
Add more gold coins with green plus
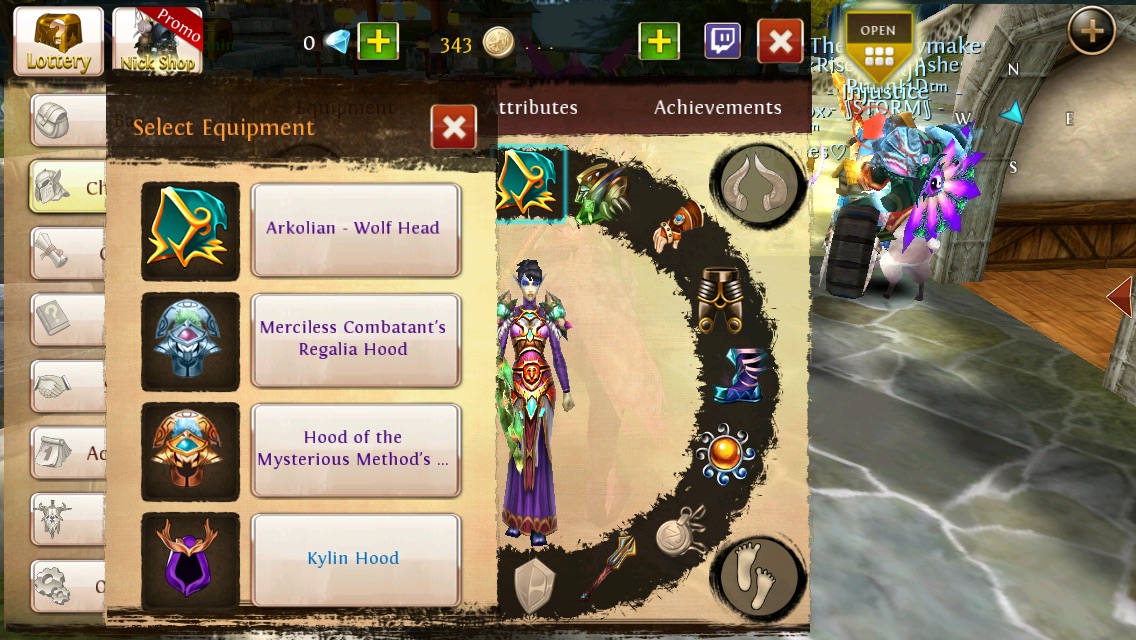click(x=658, y=42)
